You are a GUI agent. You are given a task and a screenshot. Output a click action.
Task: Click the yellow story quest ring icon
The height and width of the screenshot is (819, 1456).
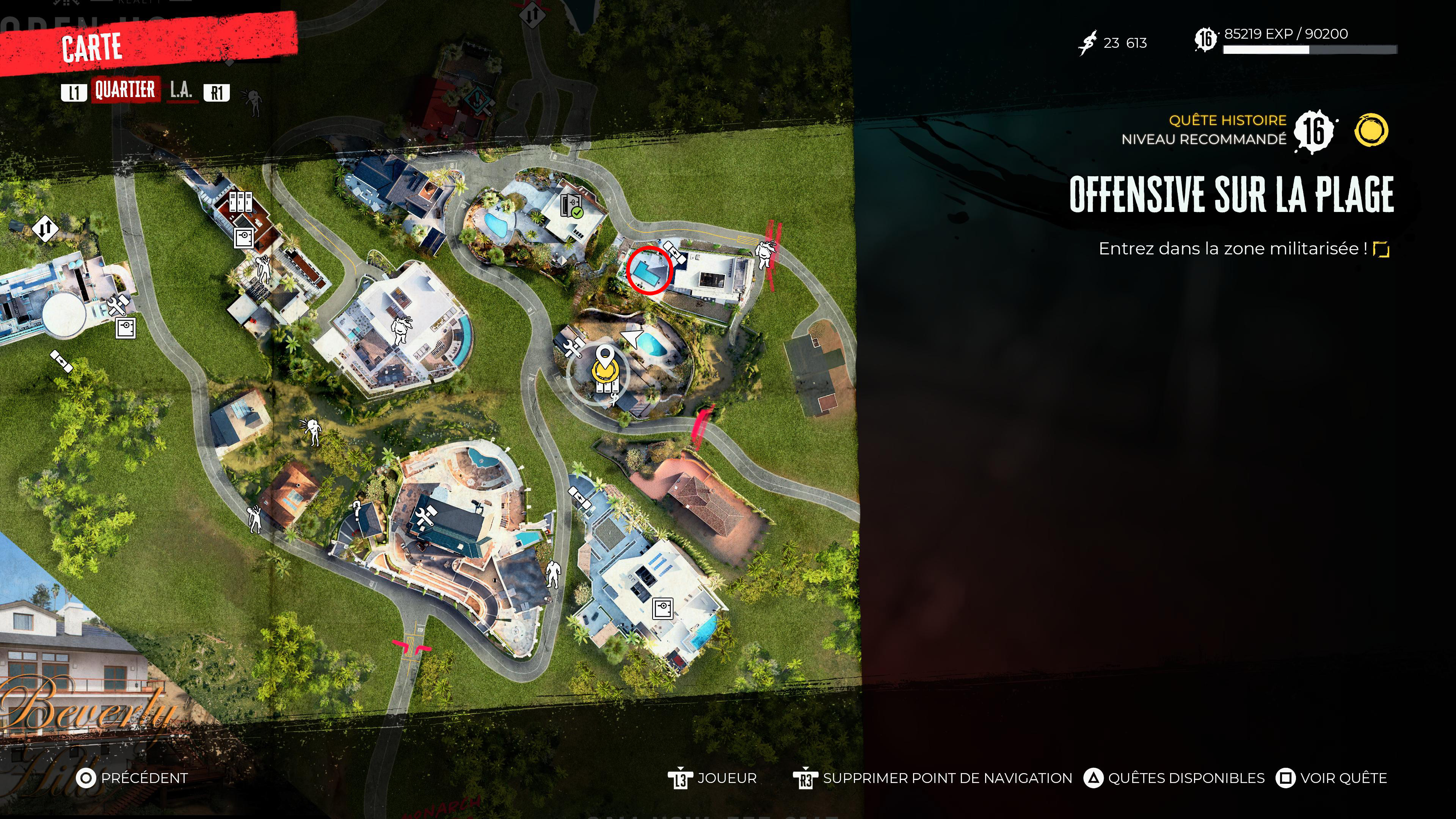point(1371,130)
